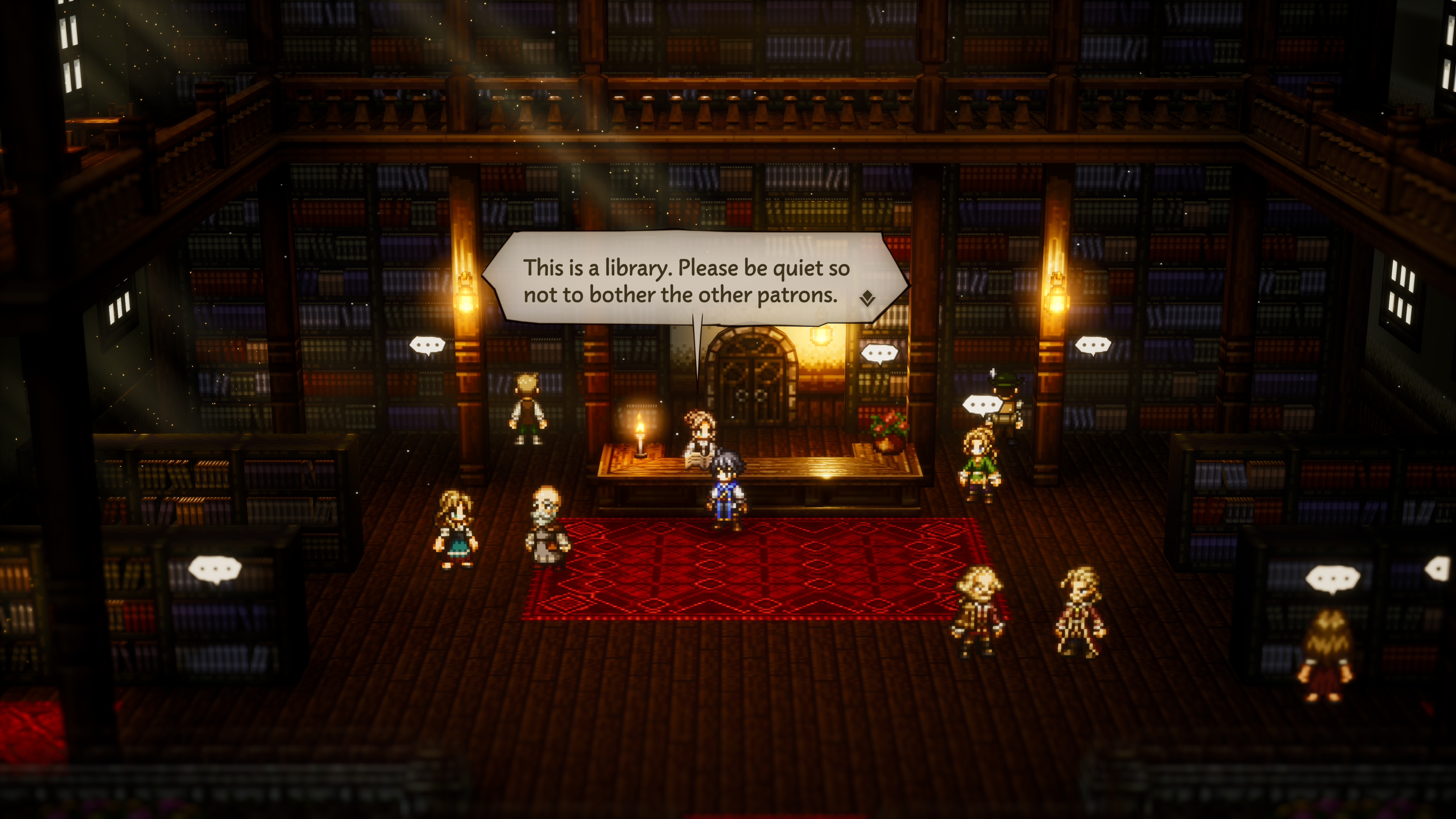Click the librarian's speech bubble text
Viewport: 1456px width, 819px height.
click(x=686, y=281)
